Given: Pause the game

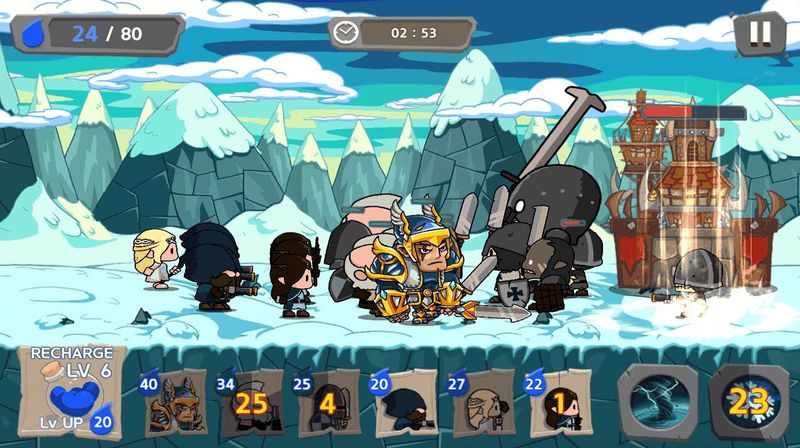Looking at the screenshot, I should tap(760, 34).
